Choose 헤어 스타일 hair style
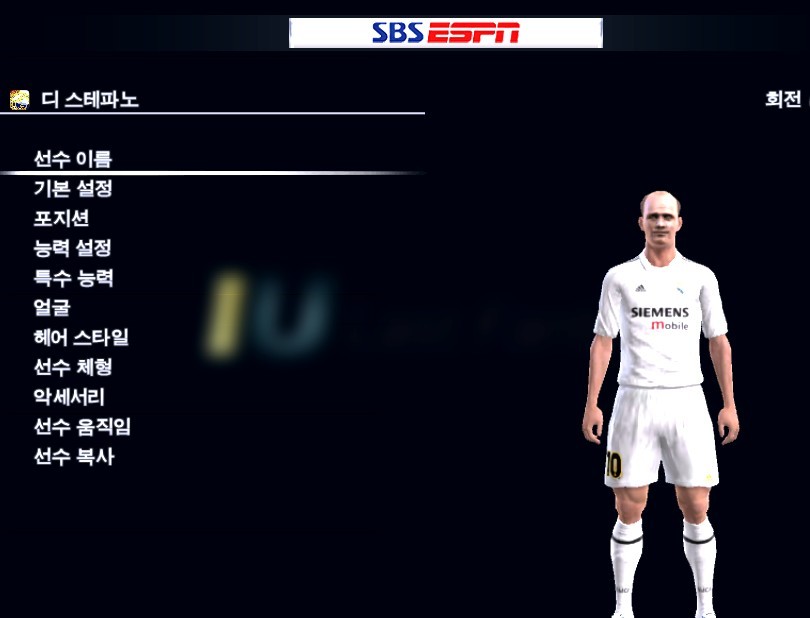This screenshot has height=618, width=810. [80, 337]
